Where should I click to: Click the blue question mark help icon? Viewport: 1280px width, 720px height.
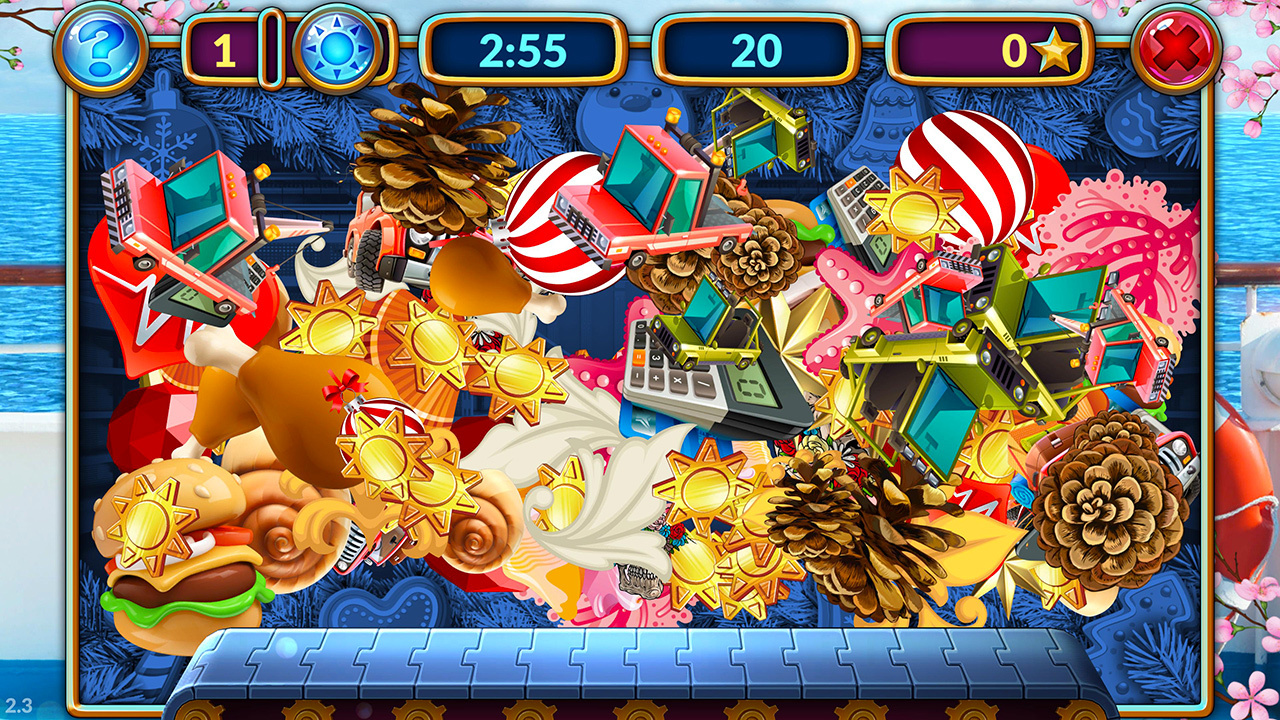[105, 47]
